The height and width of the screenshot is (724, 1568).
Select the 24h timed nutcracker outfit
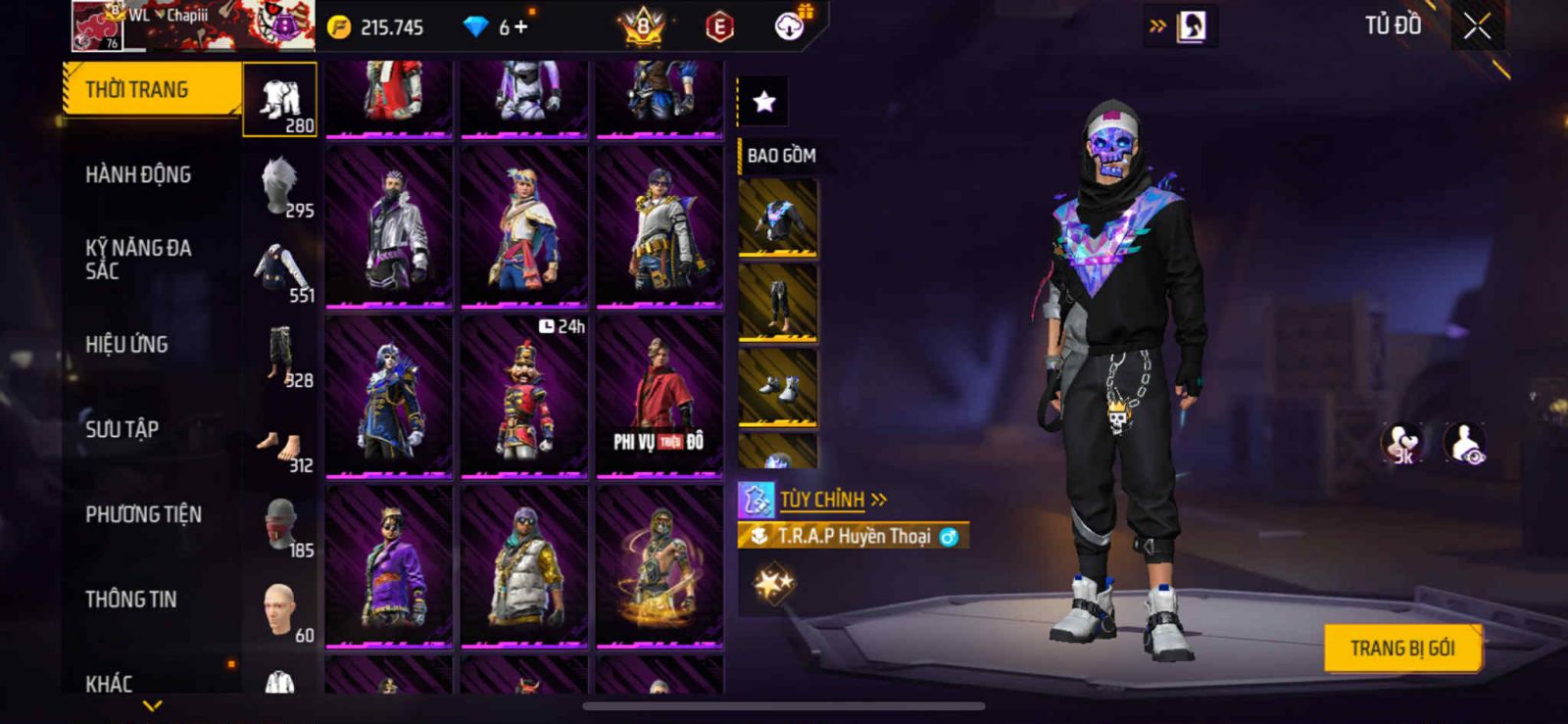point(524,397)
